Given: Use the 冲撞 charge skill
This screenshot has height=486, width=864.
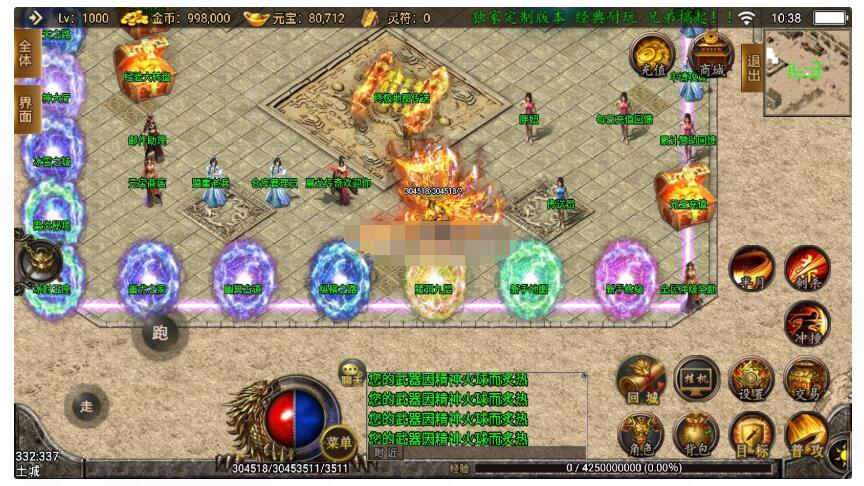Looking at the screenshot, I should (x=806, y=323).
